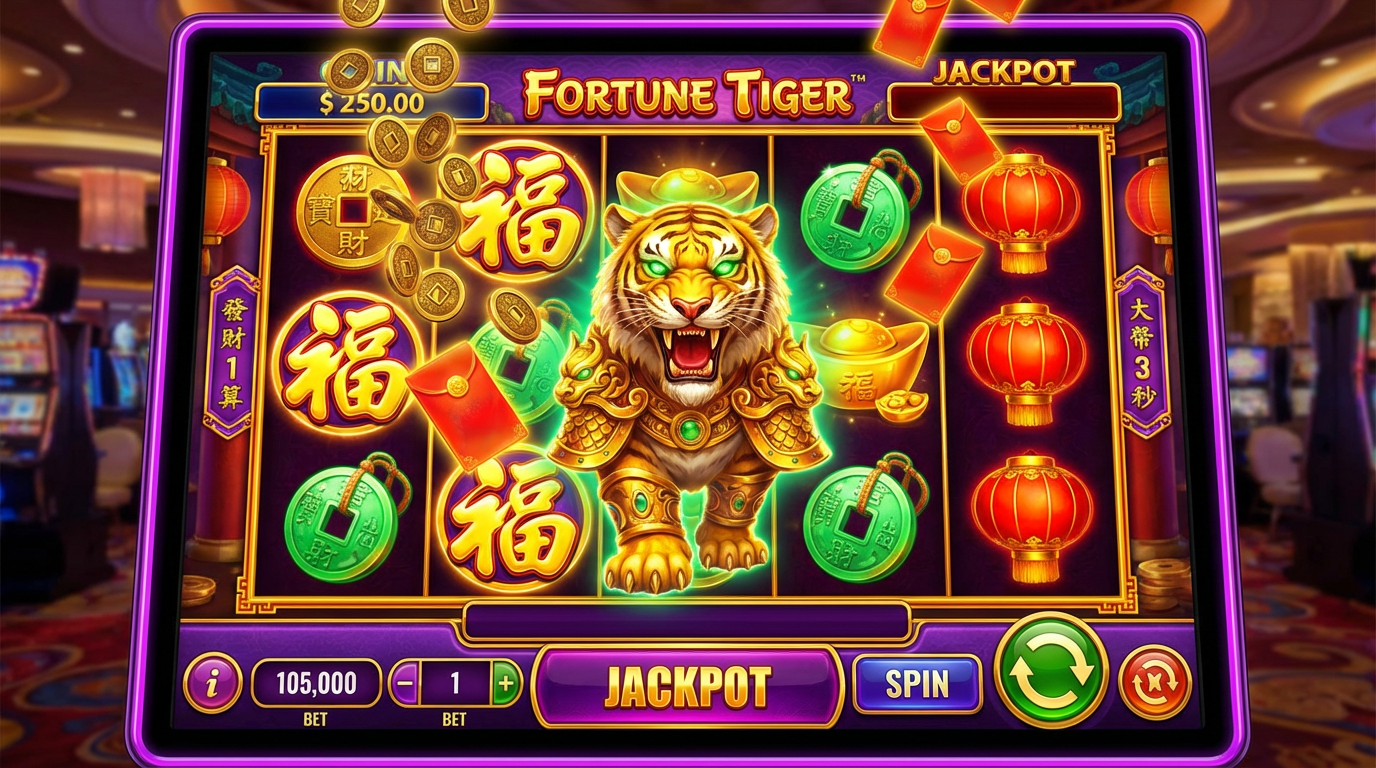Image resolution: width=1376 pixels, height=768 pixels.
Task: Open game info with the i icon
Action: [213, 685]
